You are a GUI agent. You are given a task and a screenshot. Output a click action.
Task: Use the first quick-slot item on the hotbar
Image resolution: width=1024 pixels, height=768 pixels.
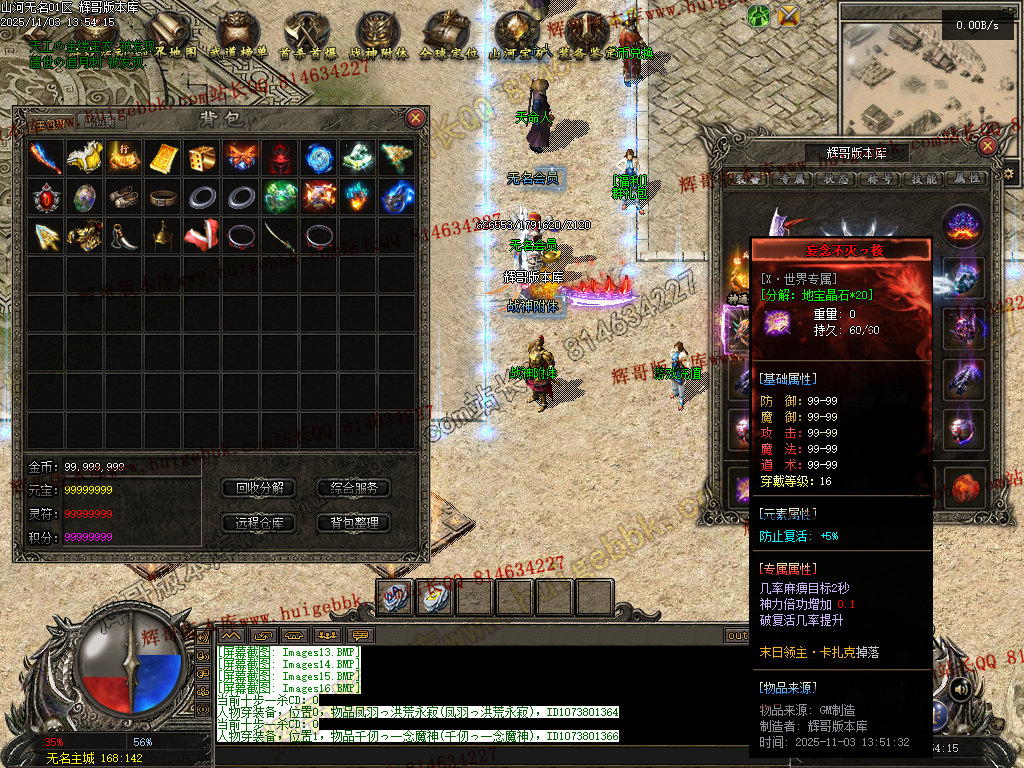click(x=395, y=597)
